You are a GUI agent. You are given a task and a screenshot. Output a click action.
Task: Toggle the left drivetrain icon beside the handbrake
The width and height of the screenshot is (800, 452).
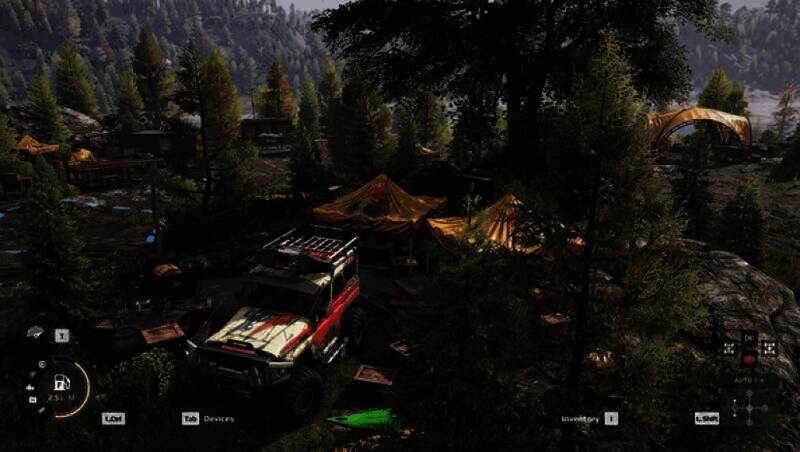[x=729, y=348]
